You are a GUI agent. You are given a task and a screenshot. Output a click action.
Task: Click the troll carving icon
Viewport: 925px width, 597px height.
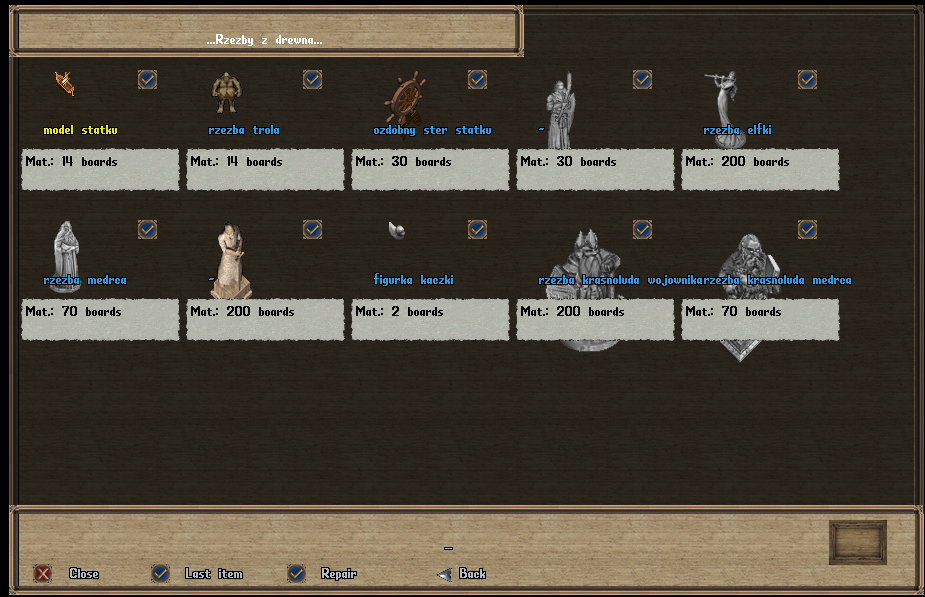coord(226,93)
